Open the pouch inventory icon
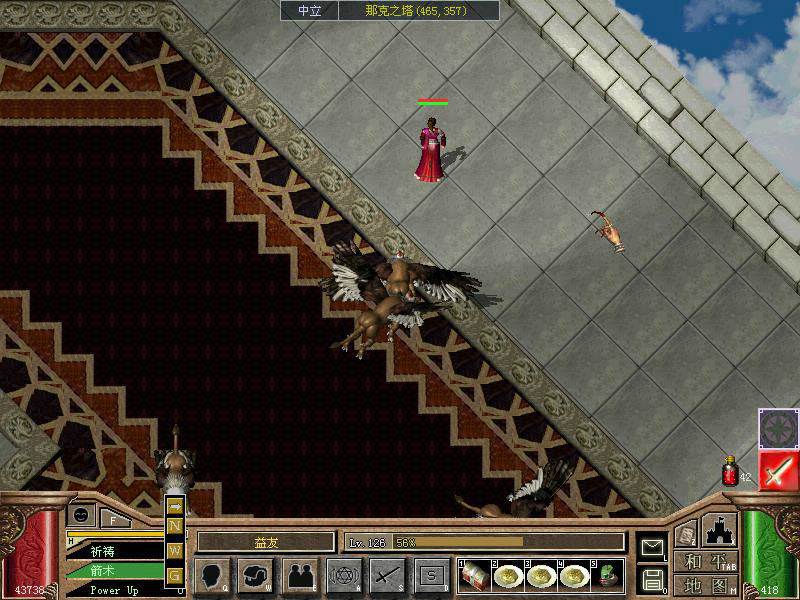 coord(256,575)
